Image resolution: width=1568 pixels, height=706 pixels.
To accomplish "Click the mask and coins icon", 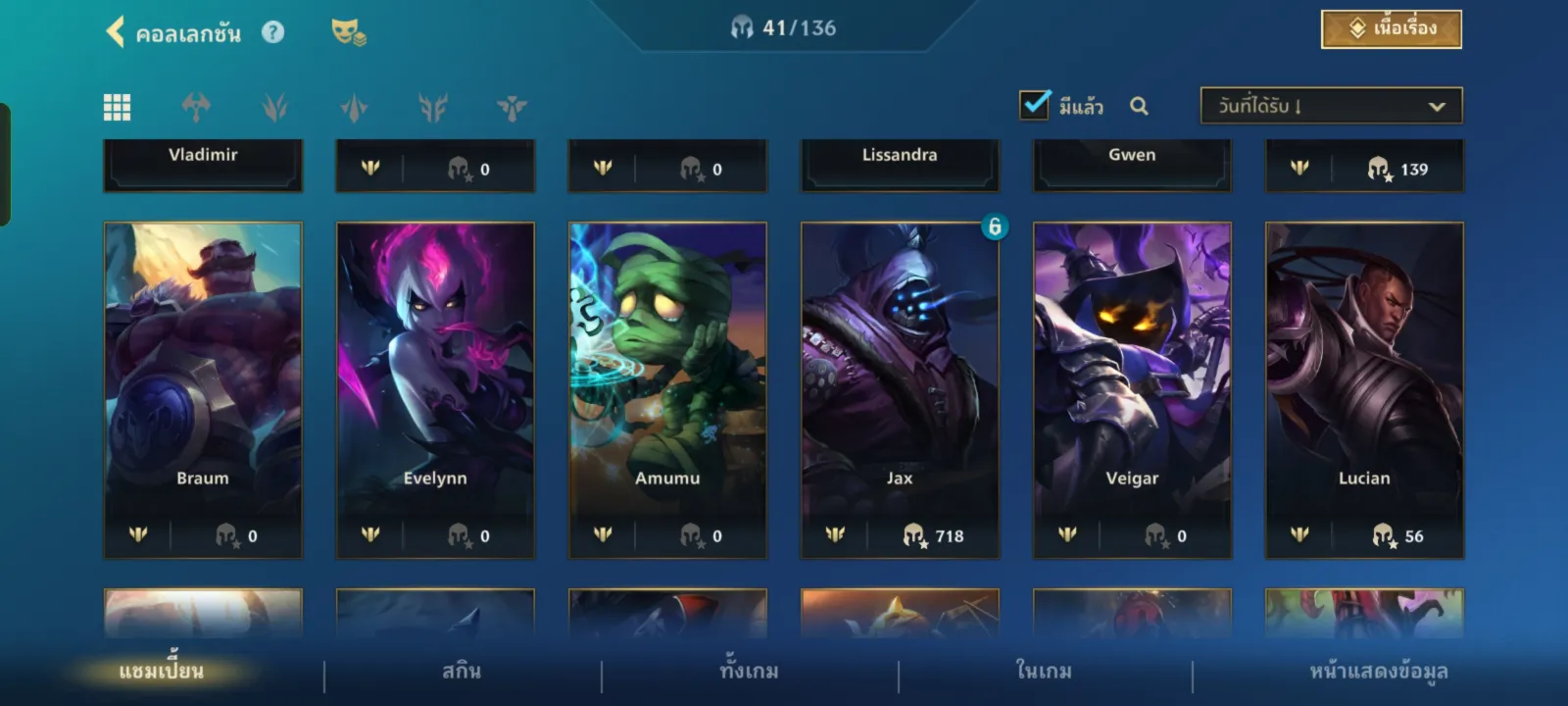I will 348,32.
